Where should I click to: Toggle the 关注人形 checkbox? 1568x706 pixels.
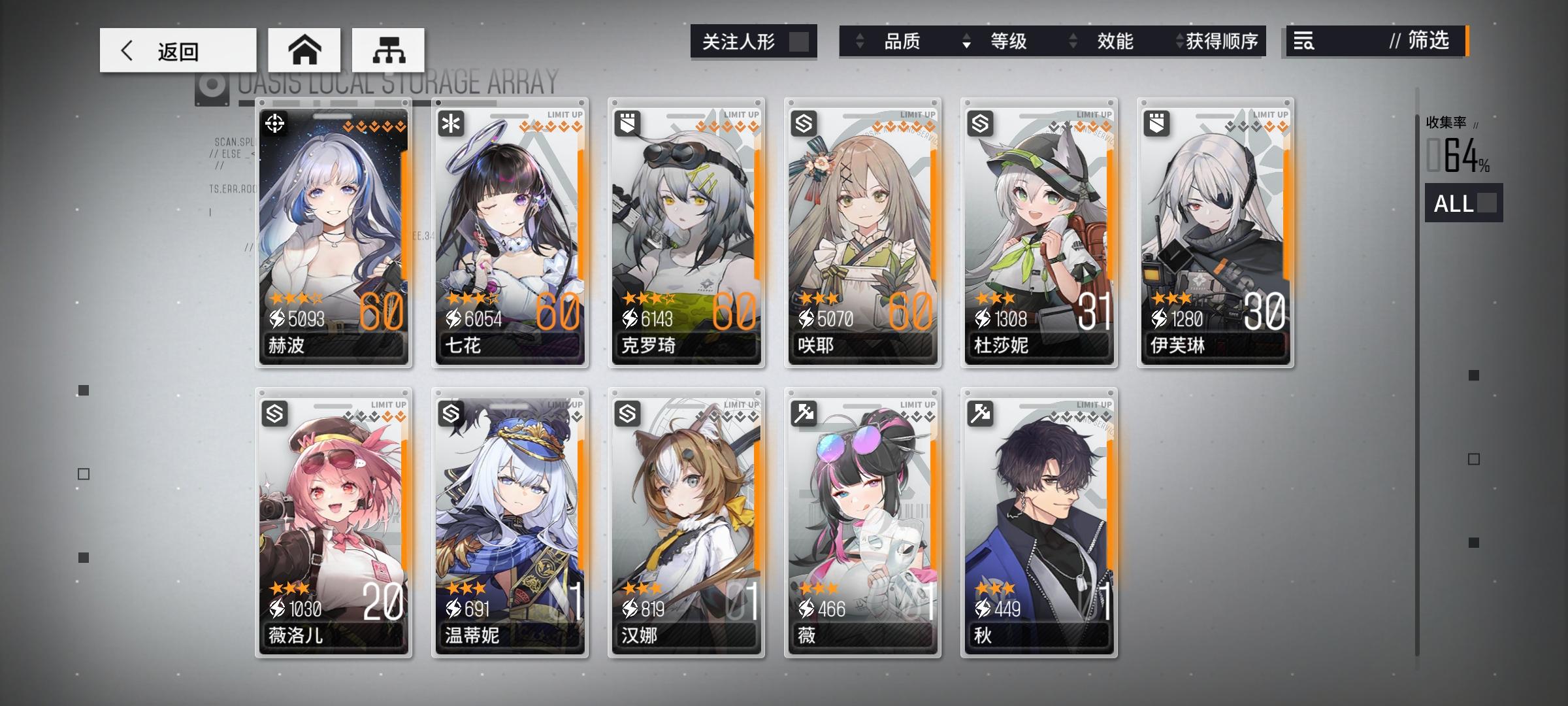pyautogui.click(x=800, y=41)
